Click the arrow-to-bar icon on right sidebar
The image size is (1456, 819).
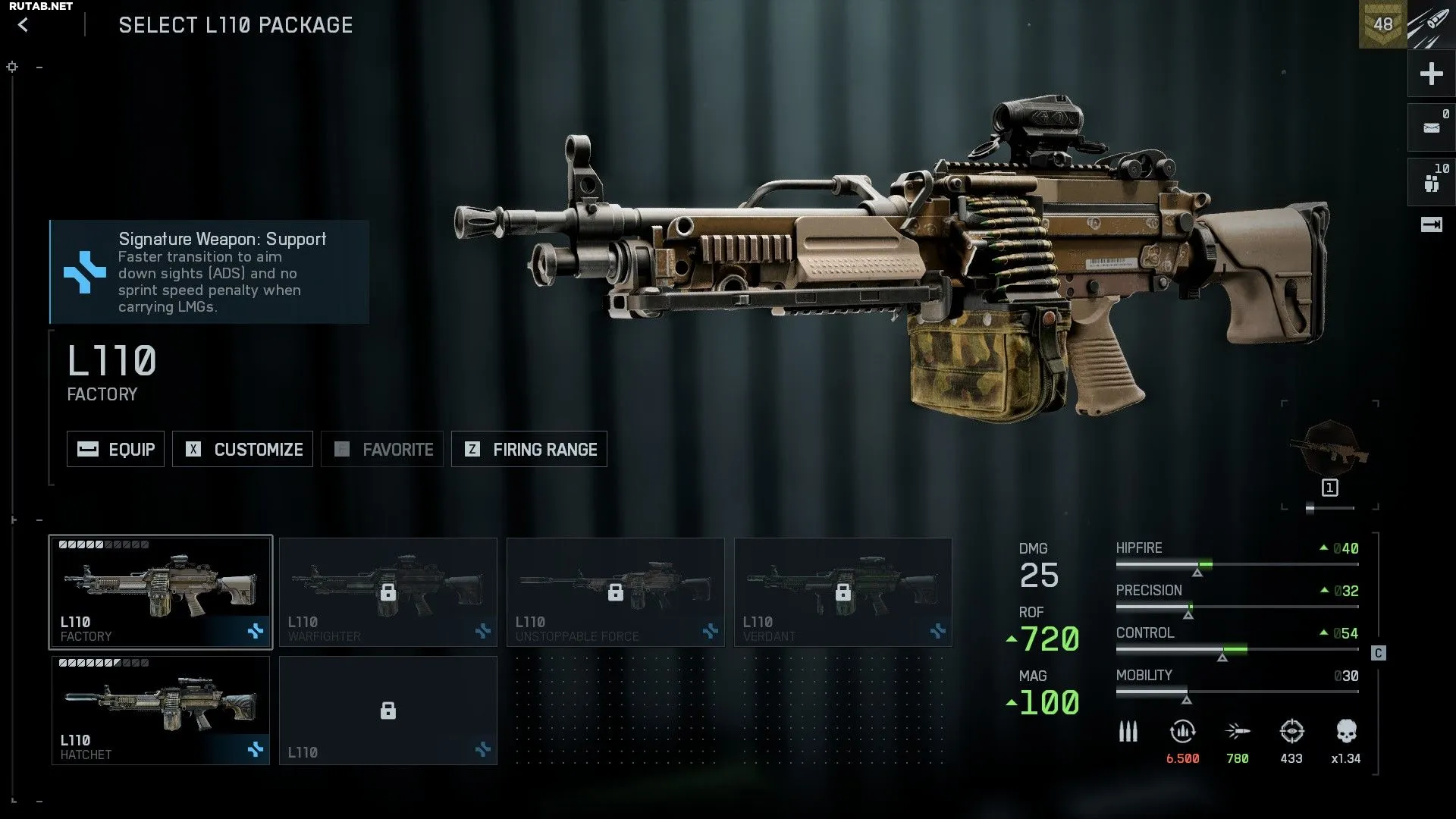(1431, 224)
